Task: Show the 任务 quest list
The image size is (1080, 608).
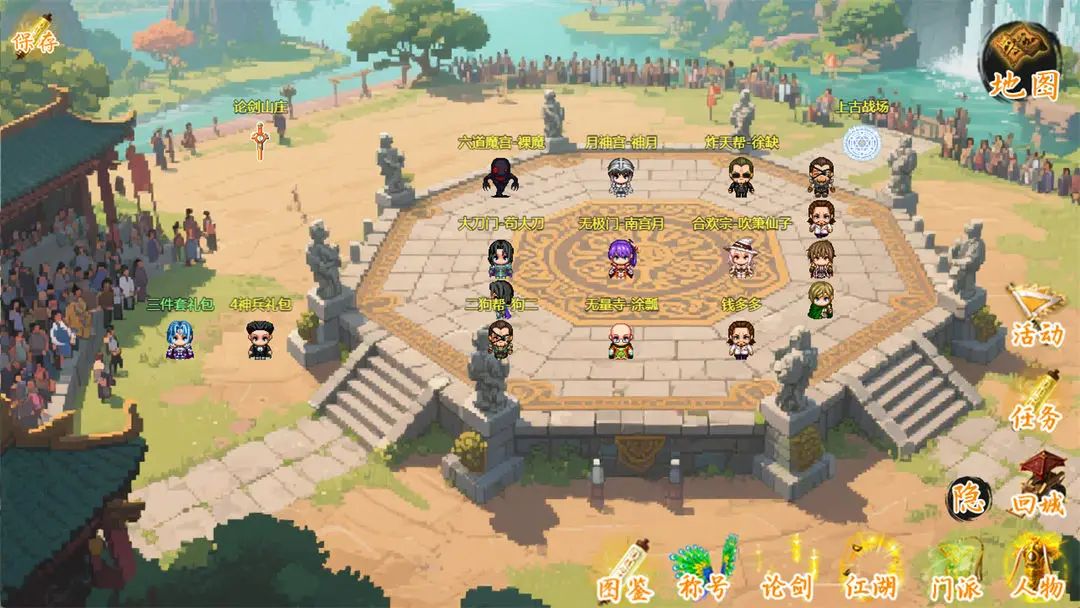Action: pos(1036,398)
